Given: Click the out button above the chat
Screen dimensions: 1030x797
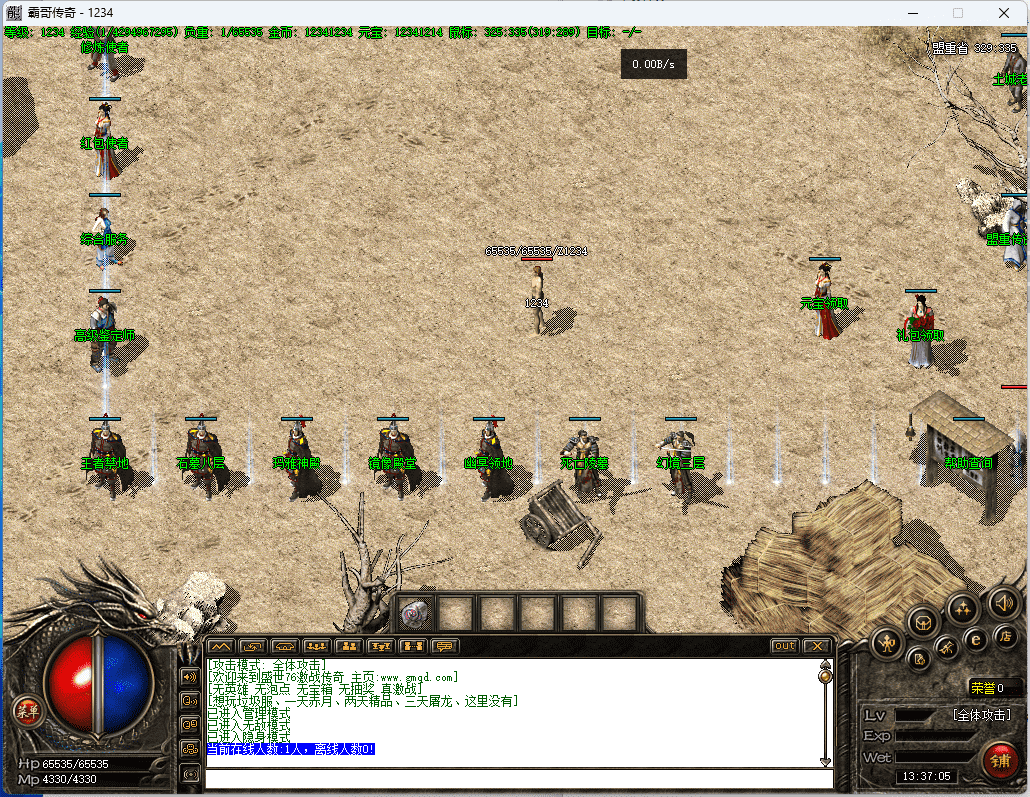Looking at the screenshot, I should [785, 646].
